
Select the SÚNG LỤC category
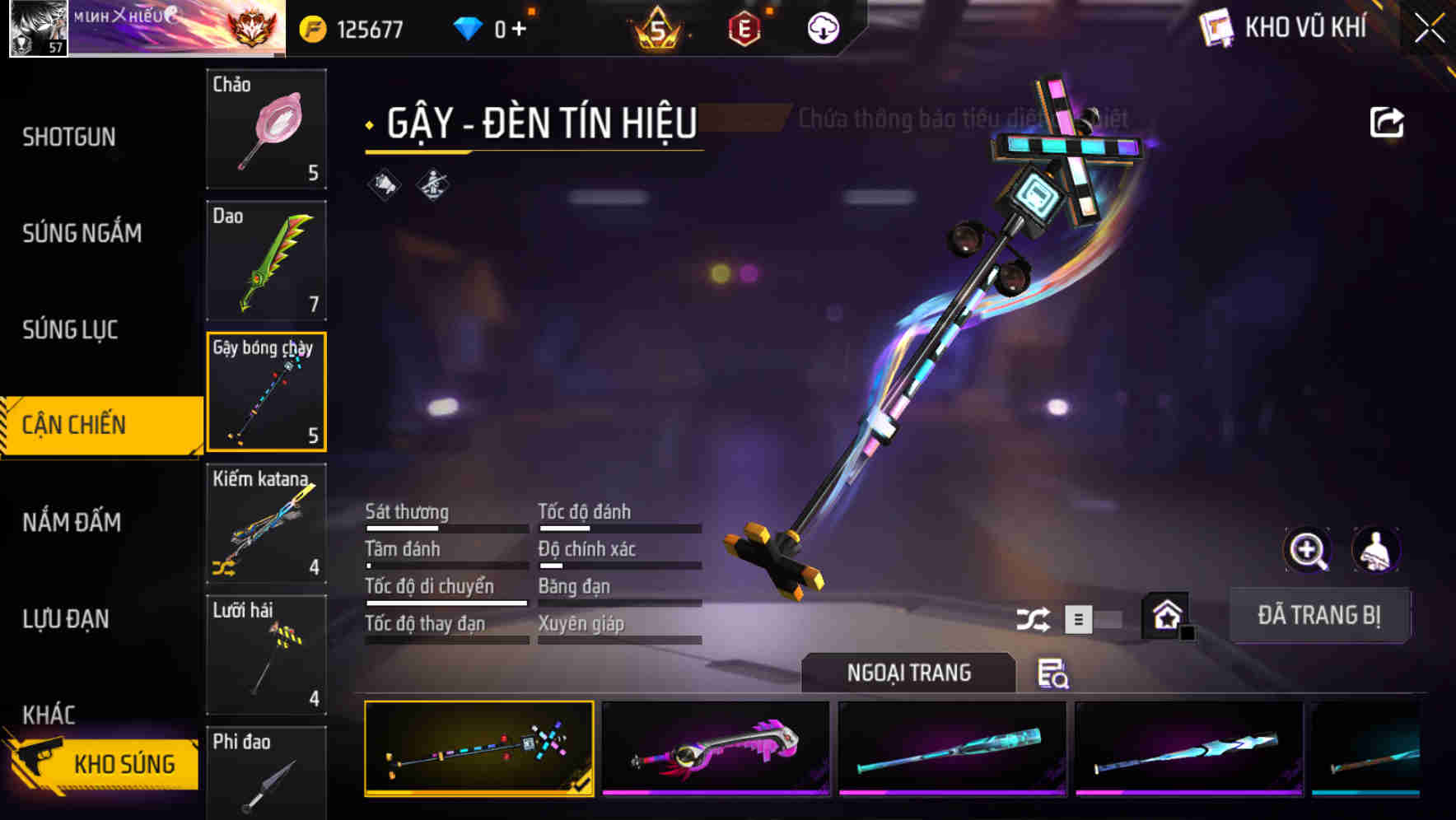click(x=70, y=330)
